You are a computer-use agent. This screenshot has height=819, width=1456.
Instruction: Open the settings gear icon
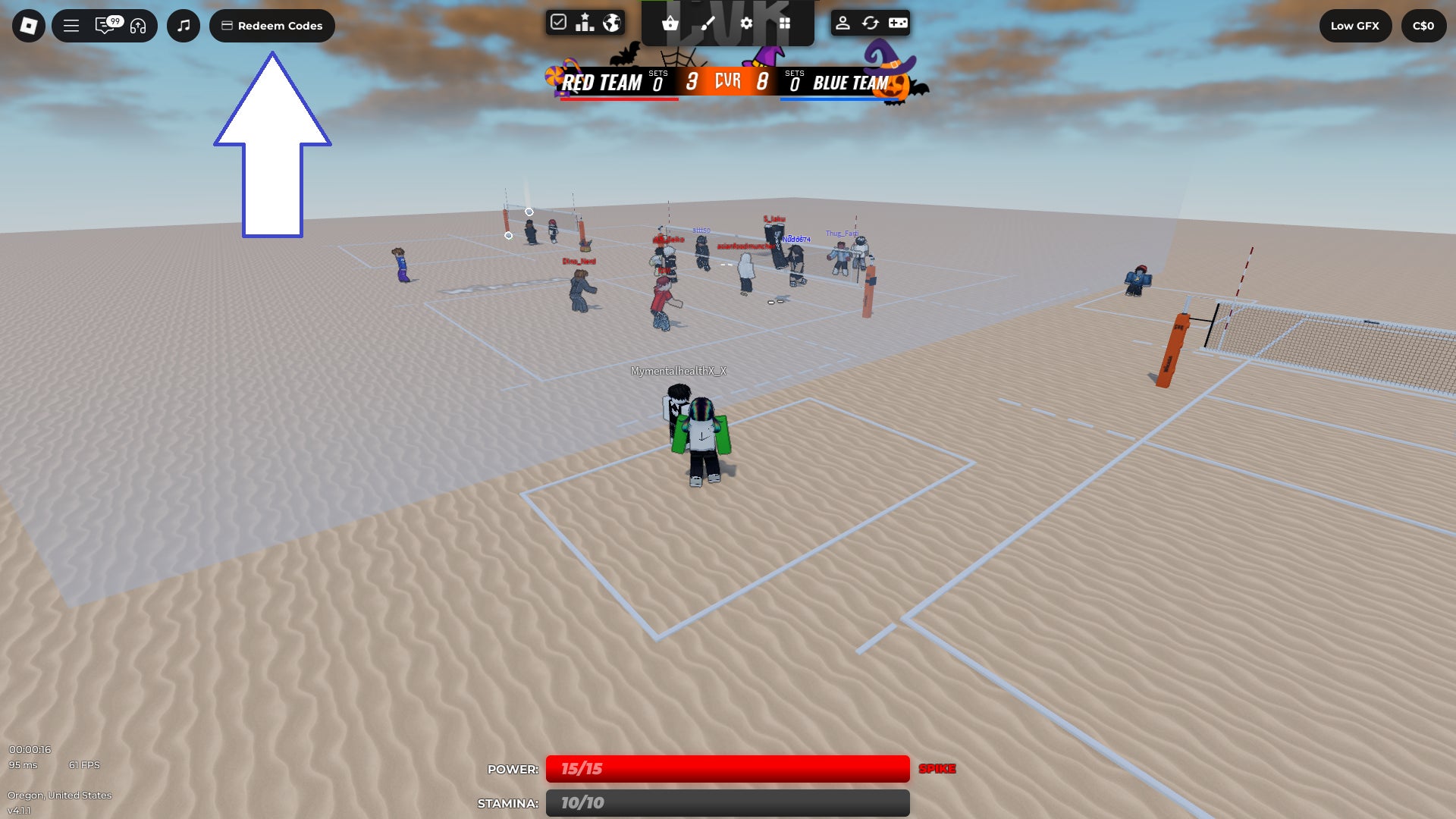pos(747,24)
